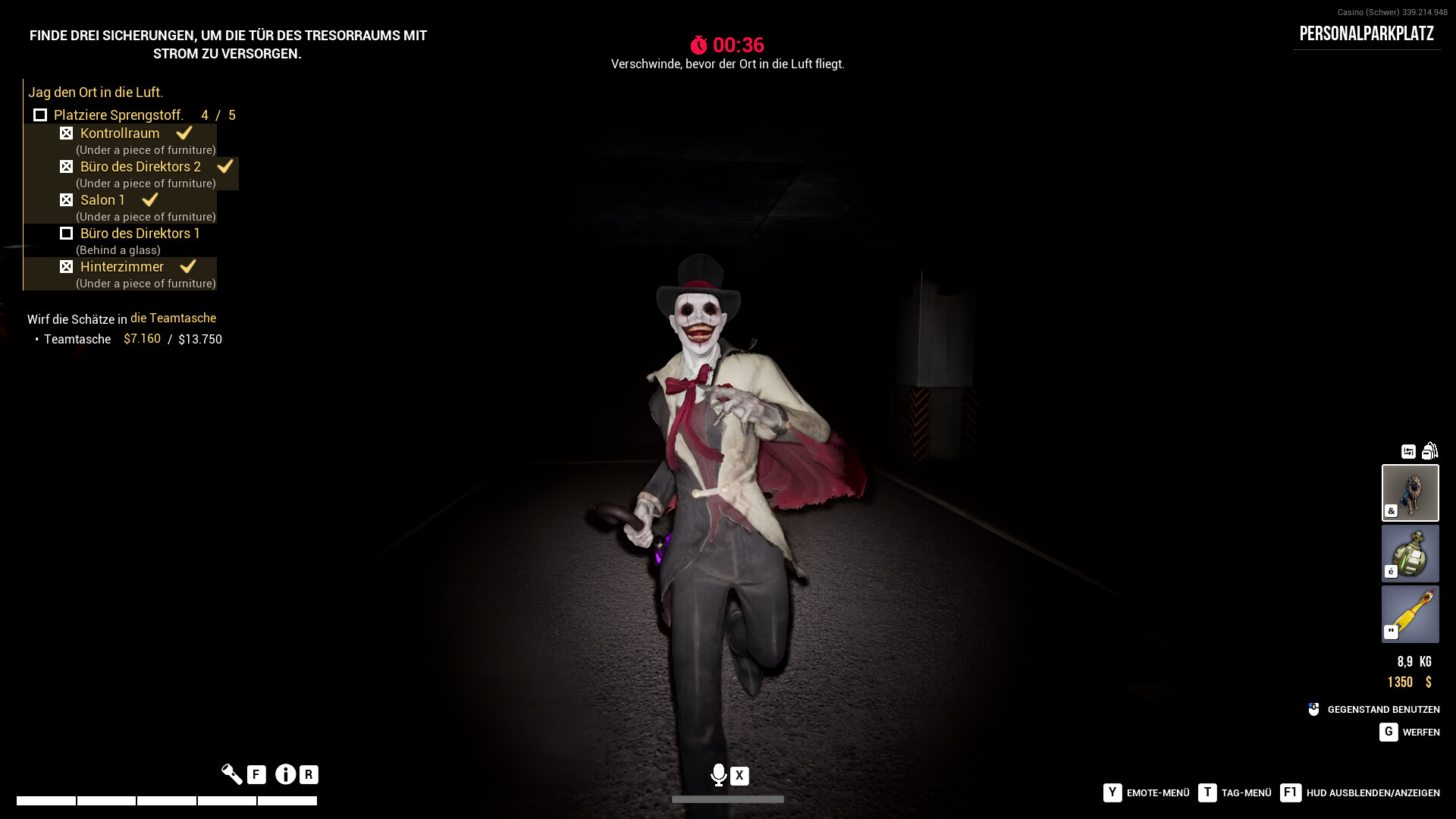Click the die Teamtasche link

coord(174,318)
